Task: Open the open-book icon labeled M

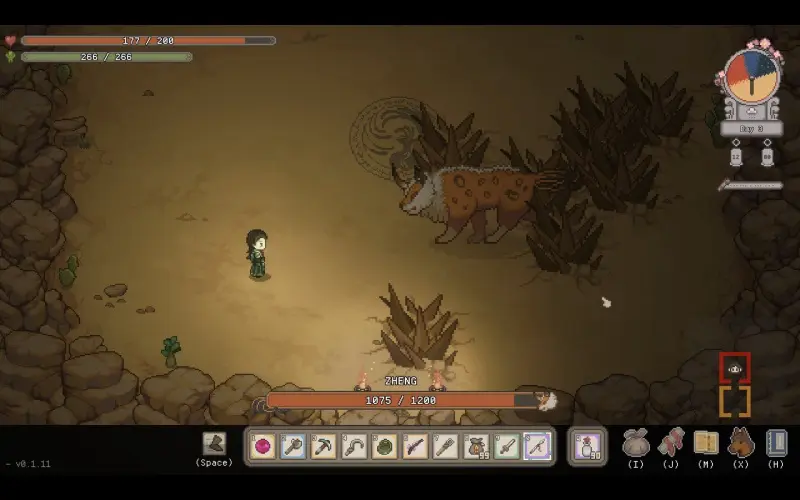Action: pos(706,441)
